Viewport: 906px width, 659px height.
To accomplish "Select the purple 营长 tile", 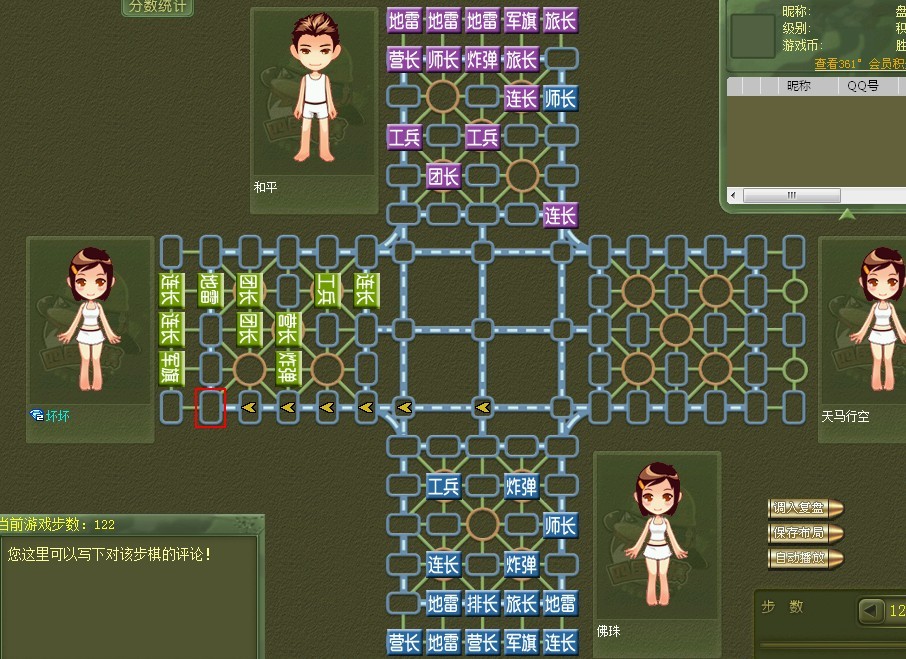I will (403, 59).
